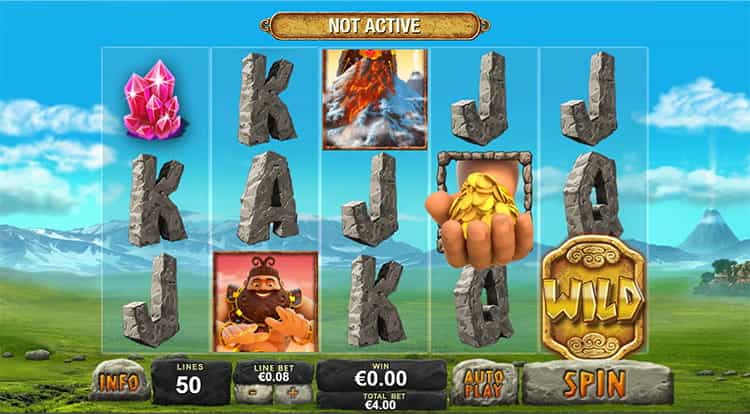
Task: Spin the reels
Action: 594,381
